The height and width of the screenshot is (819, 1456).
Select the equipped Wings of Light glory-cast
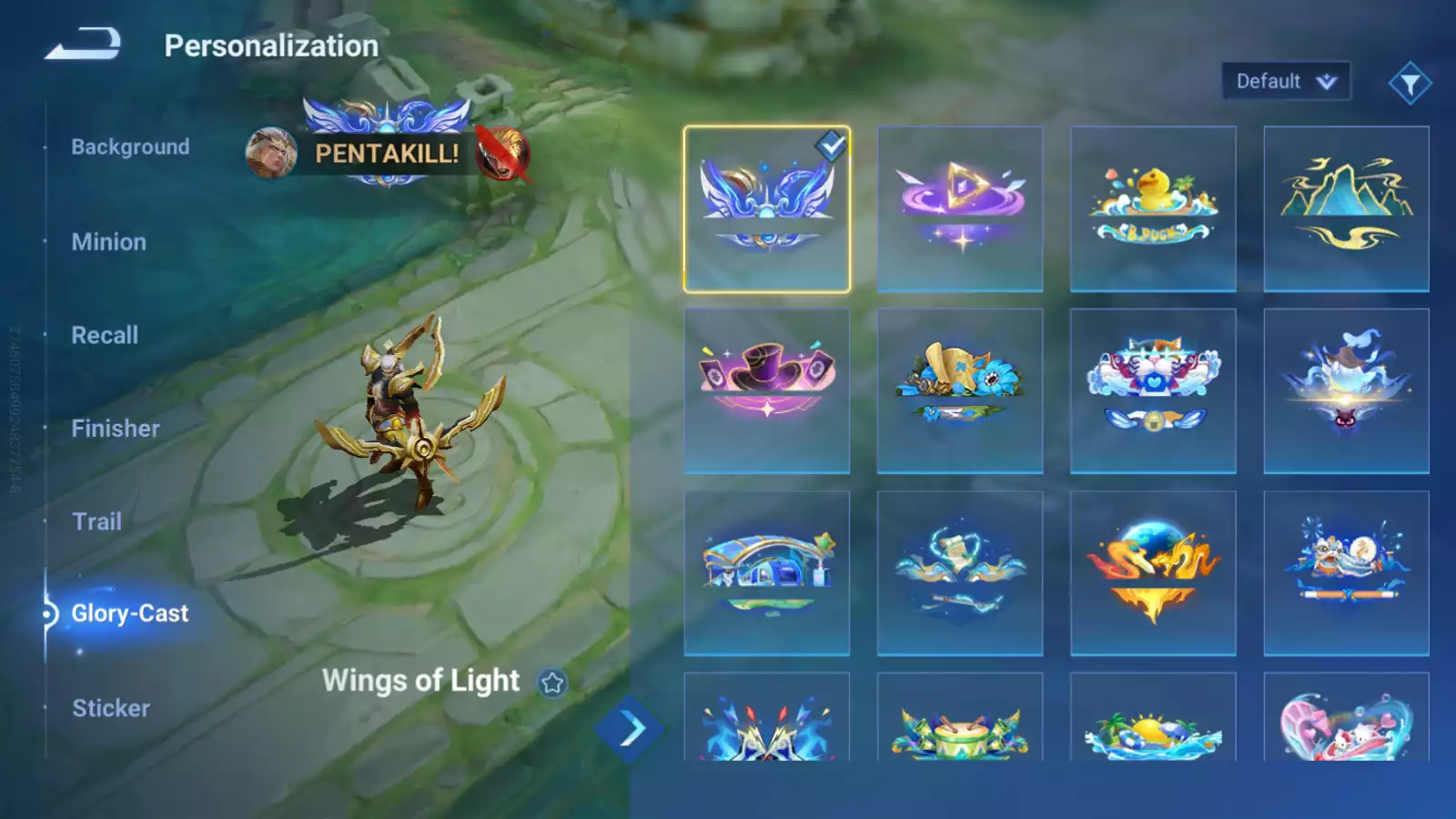[x=767, y=209]
